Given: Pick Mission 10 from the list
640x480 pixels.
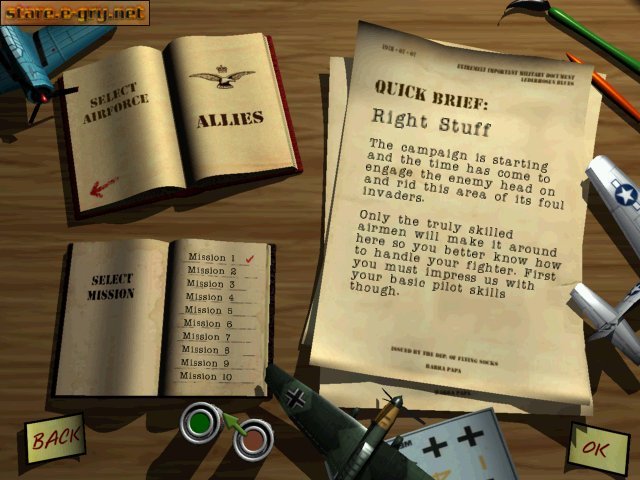Looking at the screenshot, I should [x=206, y=376].
